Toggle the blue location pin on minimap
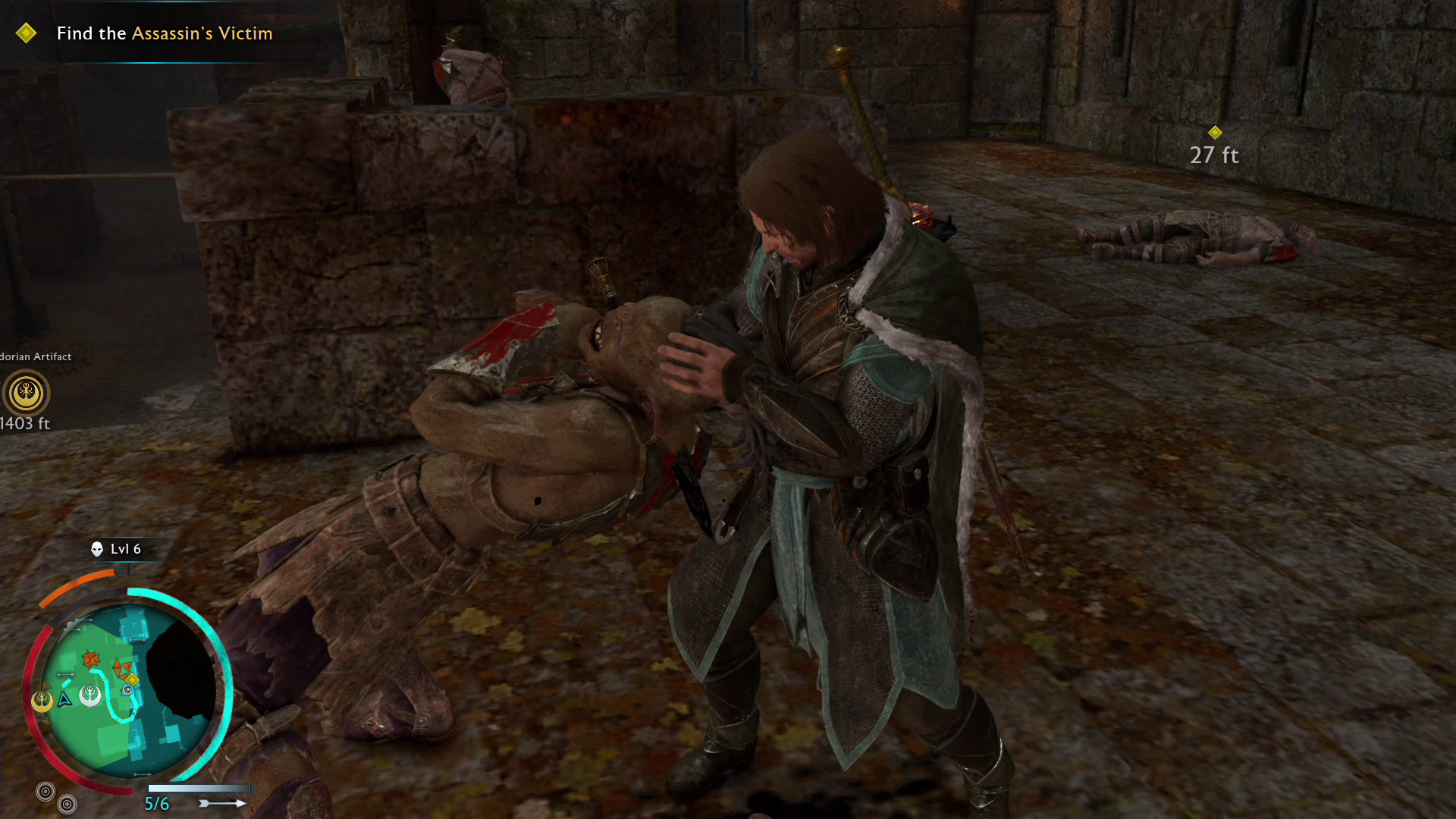 [127, 691]
